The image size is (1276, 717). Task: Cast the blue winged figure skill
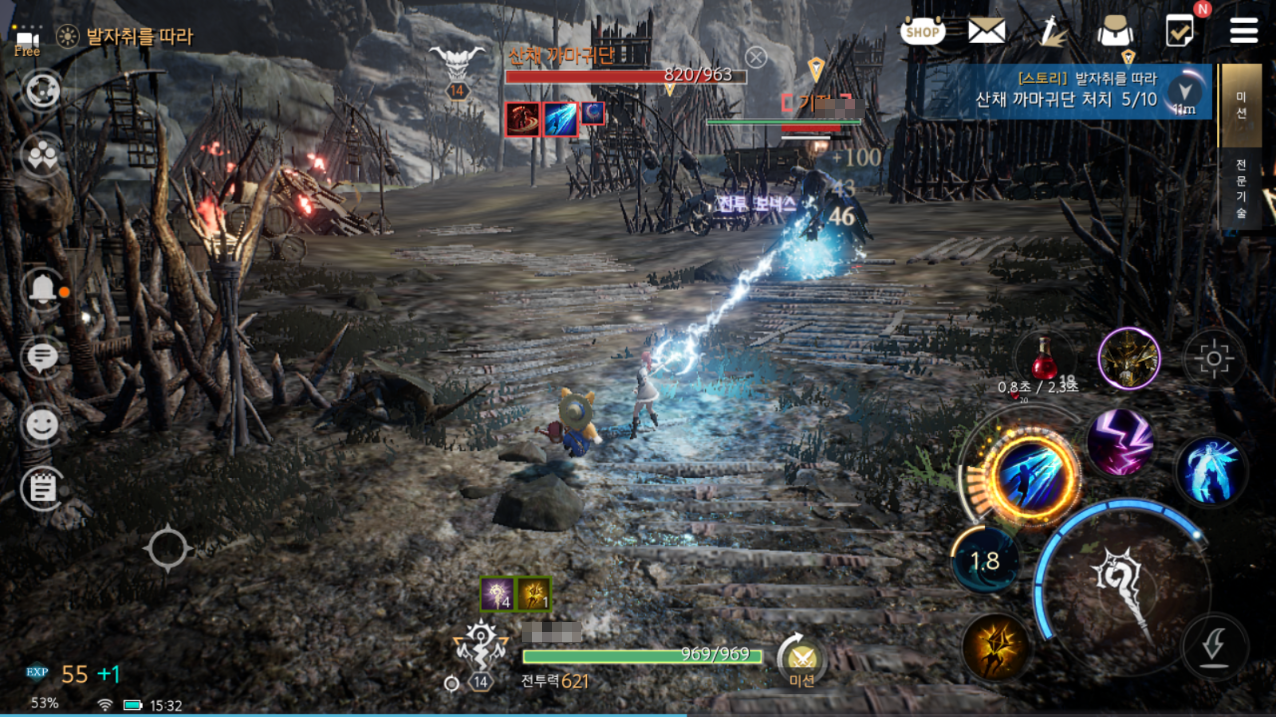point(1210,470)
